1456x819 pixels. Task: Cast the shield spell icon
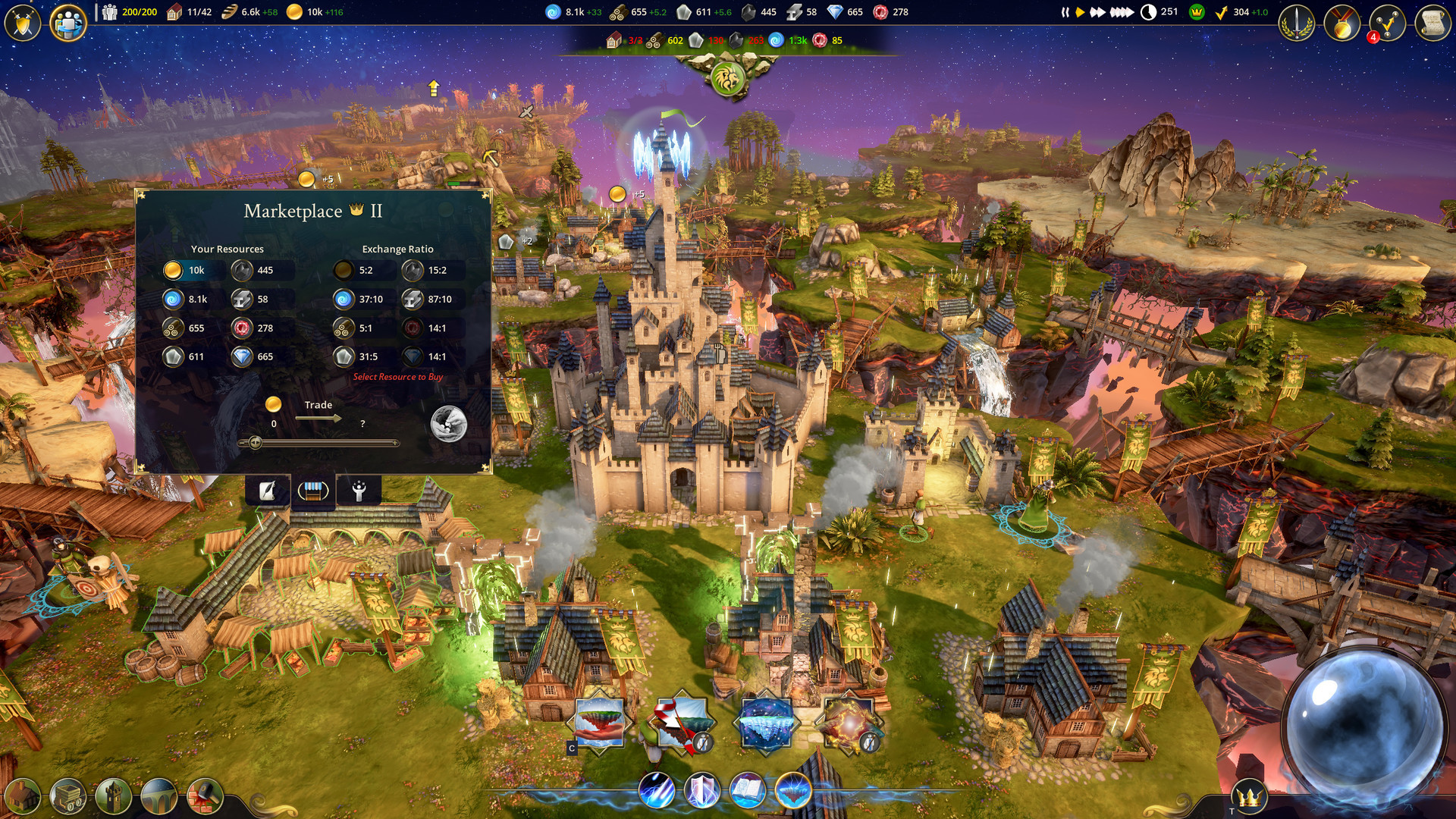click(701, 790)
